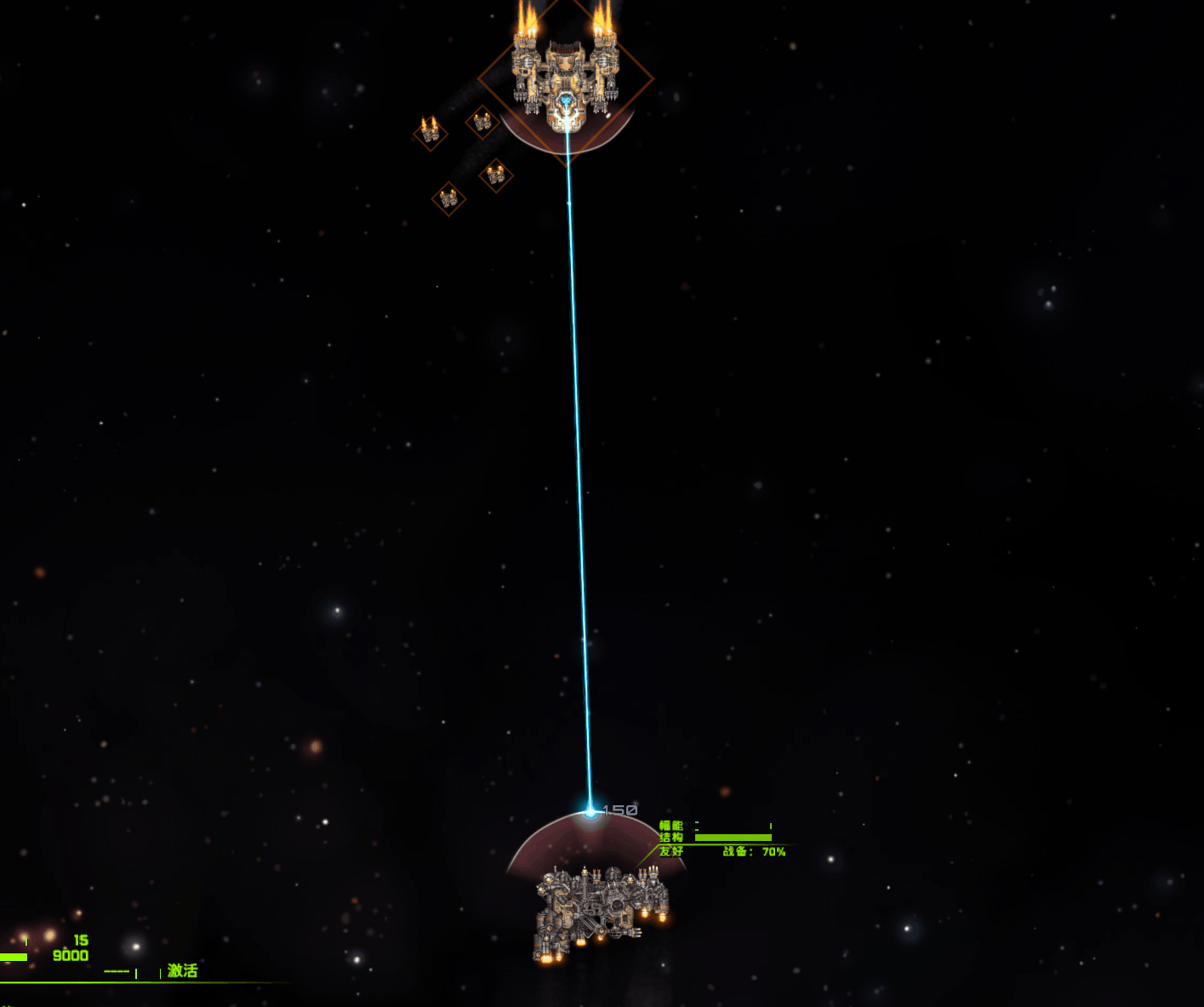Toggle the autofire dashes indicator near 激活
The height and width of the screenshot is (1007, 1204).
pos(117,970)
